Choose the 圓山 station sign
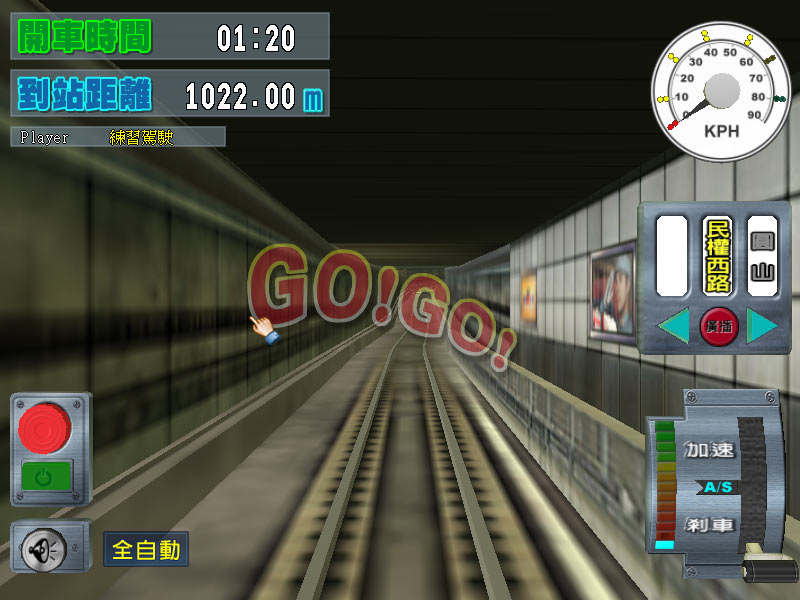Viewport: 800px width, 600px height. [763, 256]
